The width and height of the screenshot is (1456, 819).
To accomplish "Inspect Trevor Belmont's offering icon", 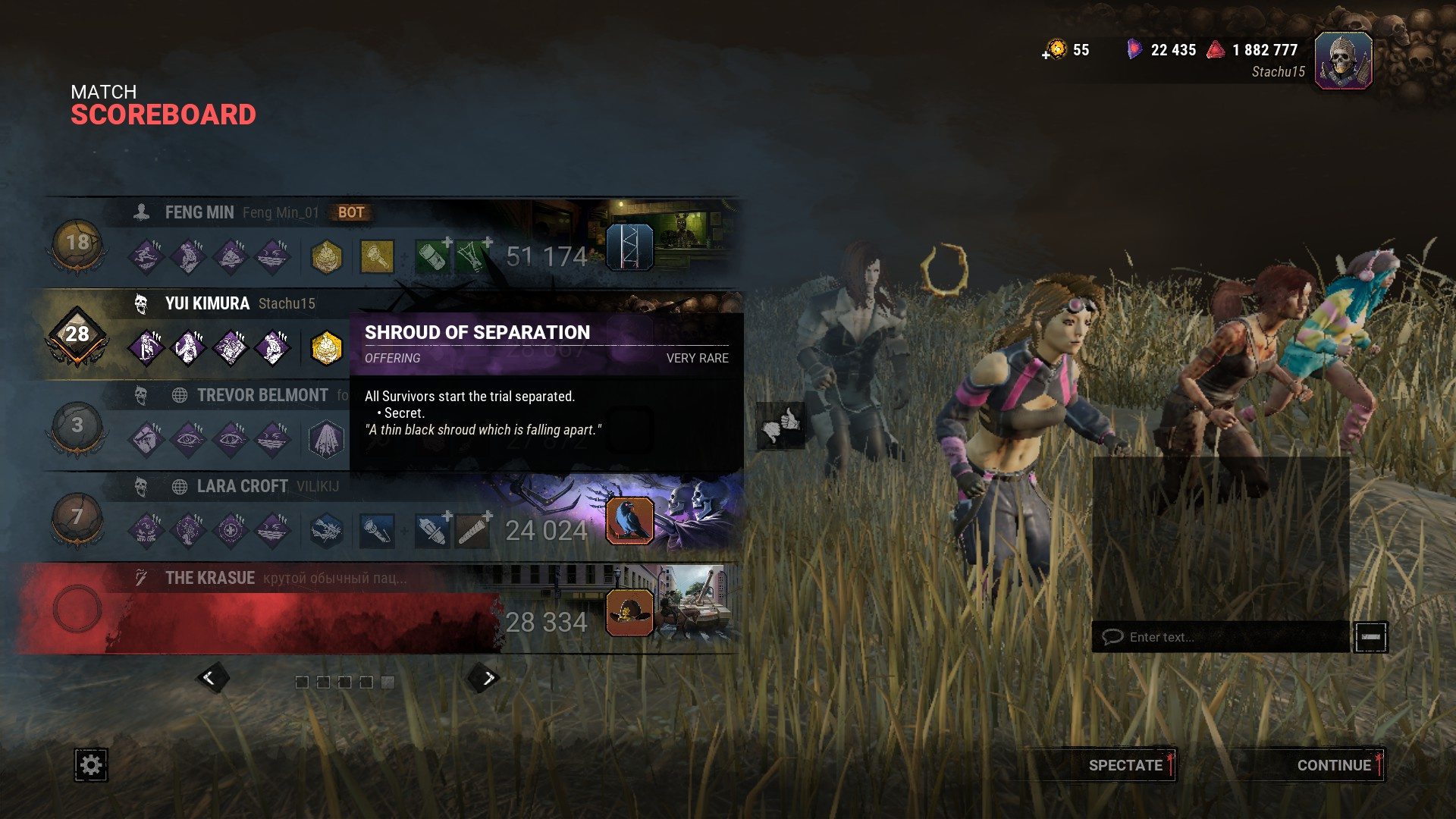I will 326,440.
